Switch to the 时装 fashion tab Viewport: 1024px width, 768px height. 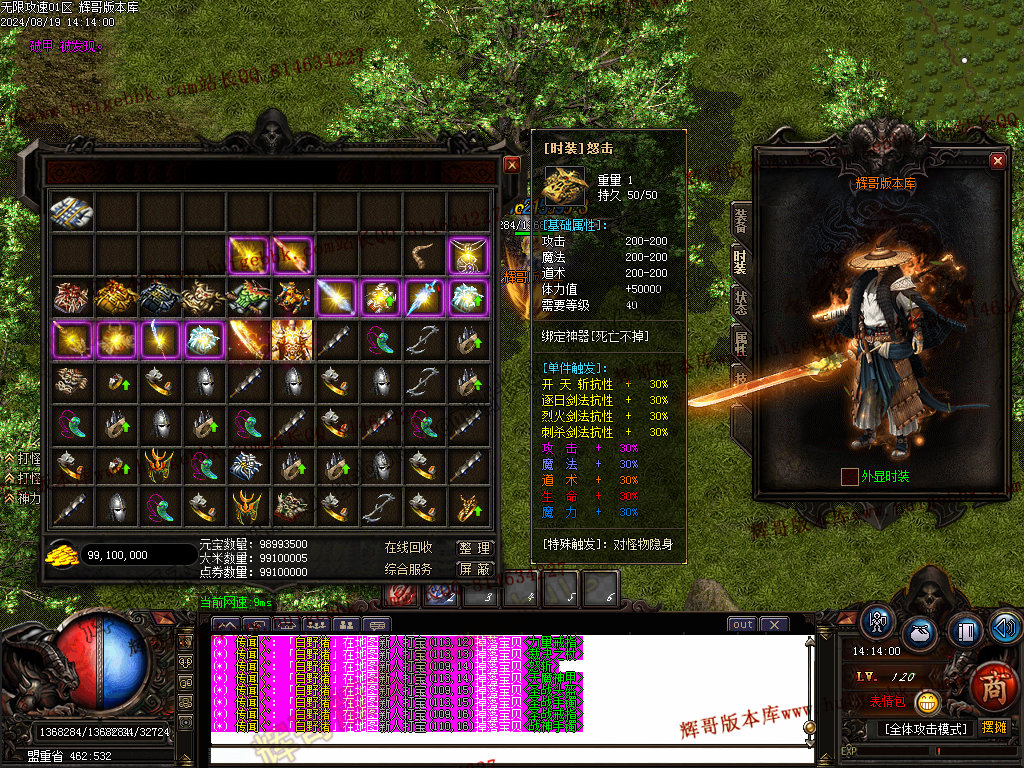[x=741, y=262]
